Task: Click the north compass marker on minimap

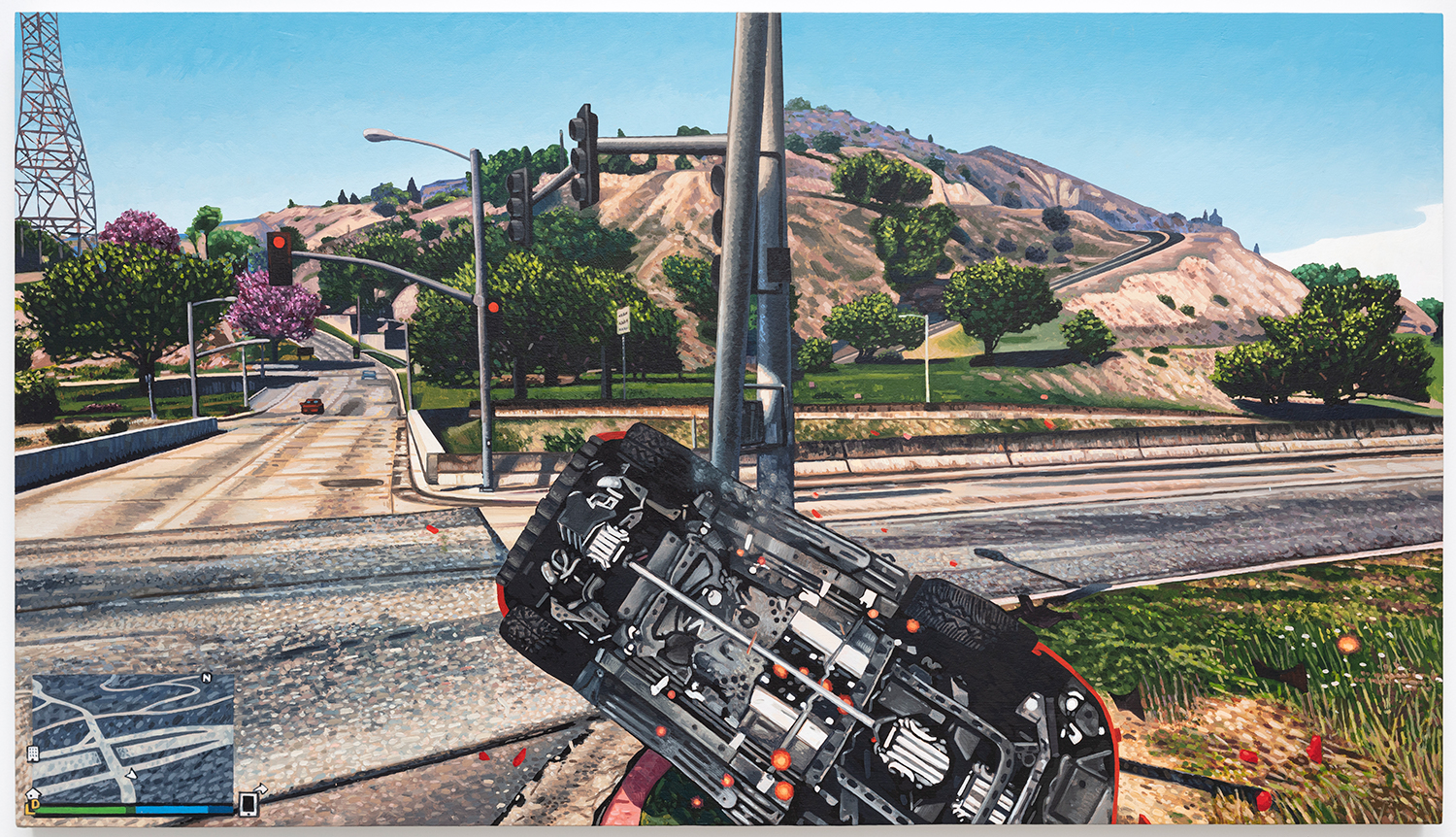Action: click(x=206, y=678)
